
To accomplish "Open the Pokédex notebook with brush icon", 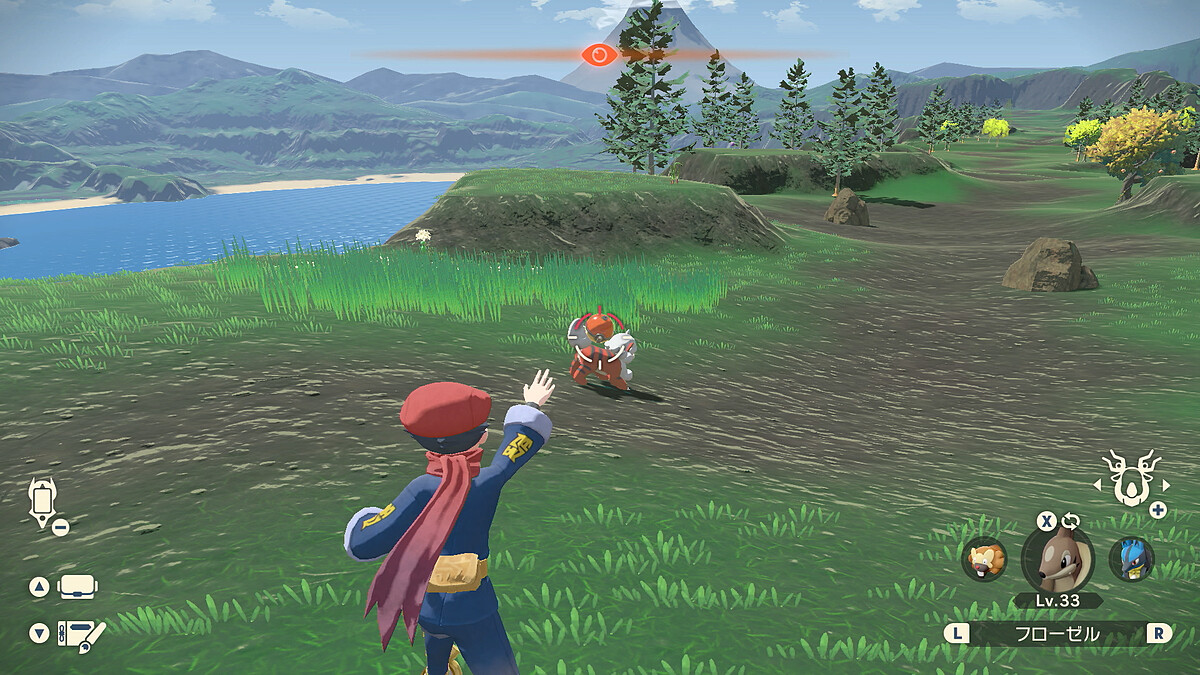I will [80, 634].
